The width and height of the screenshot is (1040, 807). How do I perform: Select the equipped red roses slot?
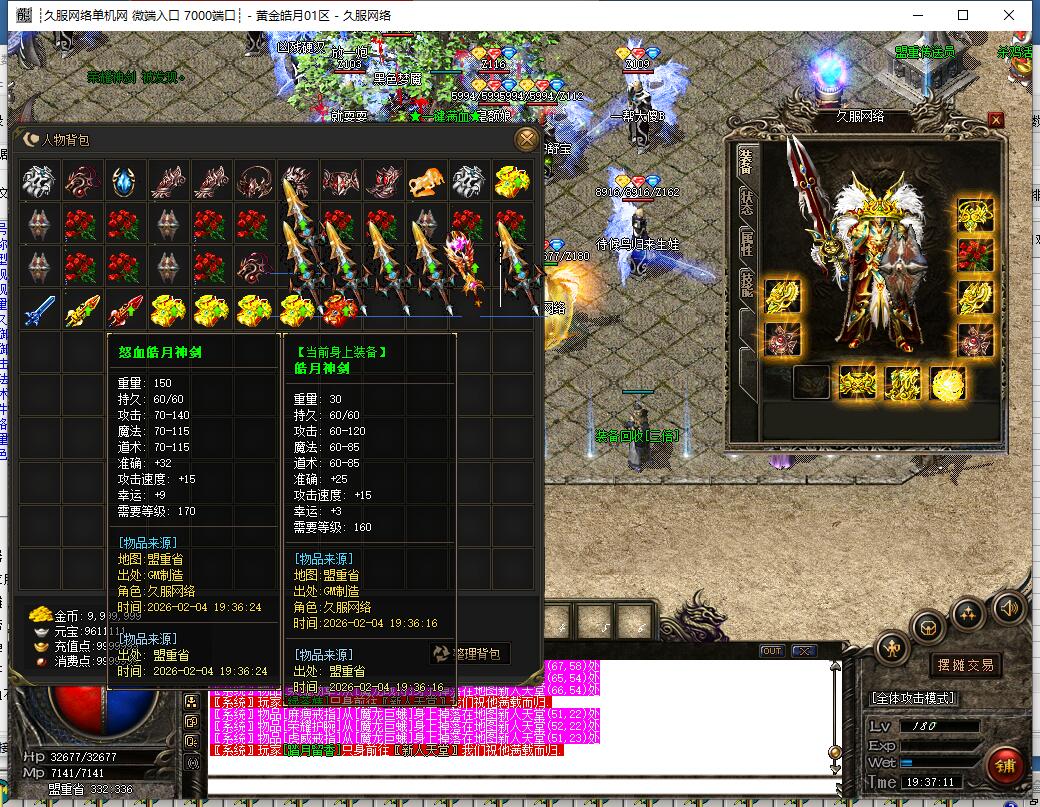pos(975,253)
